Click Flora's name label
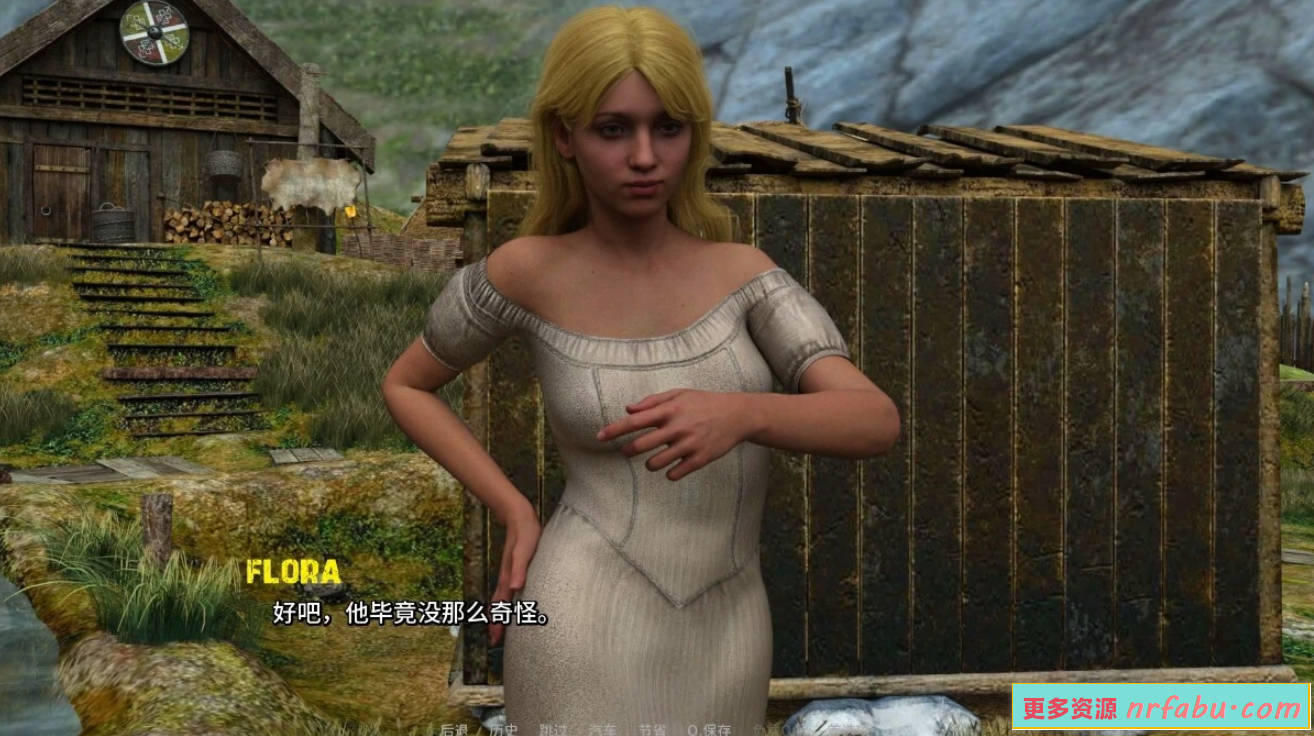The width and height of the screenshot is (1314, 736). point(295,573)
